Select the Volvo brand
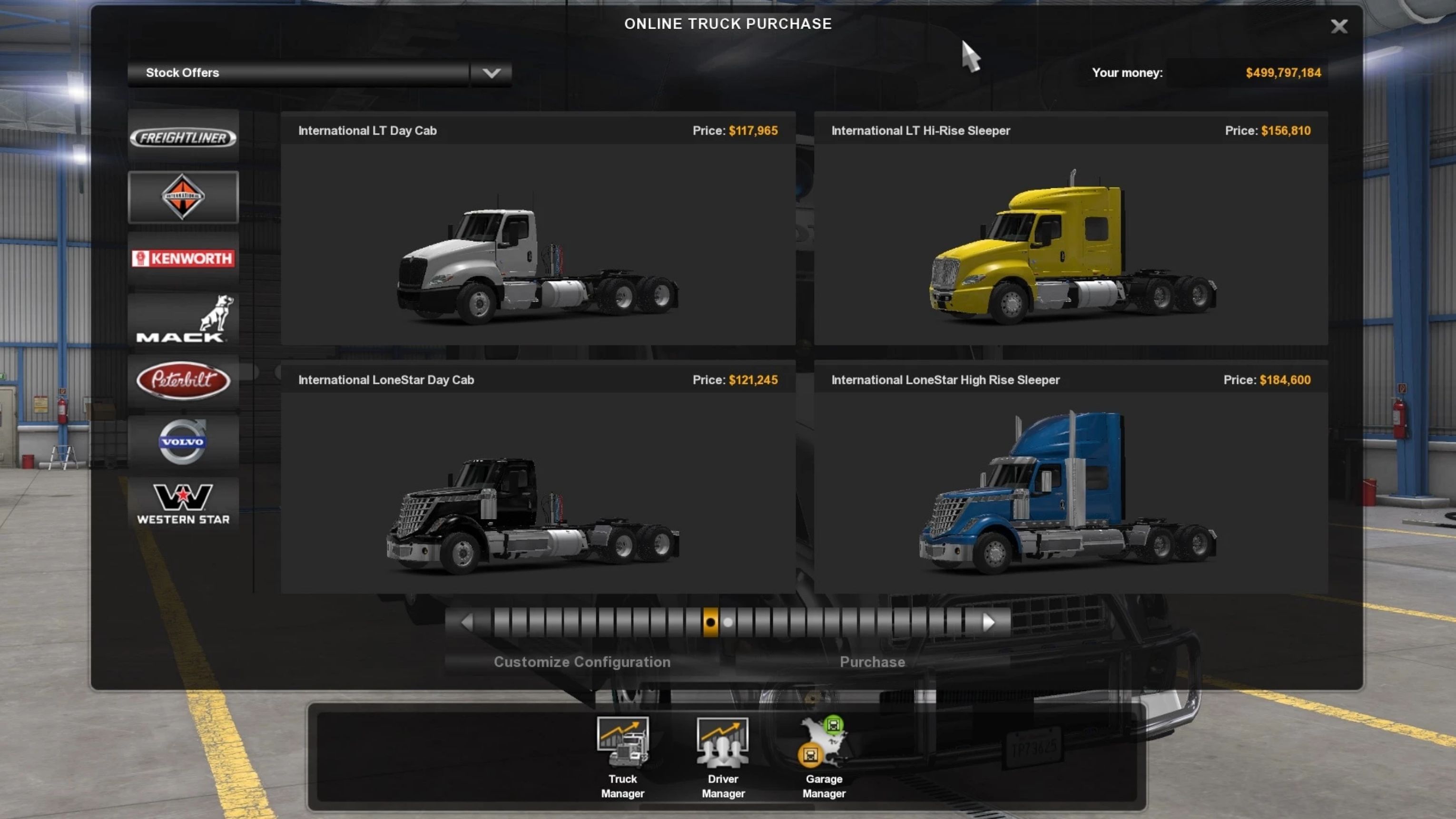This screenshot has width=1456, height=819. click(x=183, y=442)
